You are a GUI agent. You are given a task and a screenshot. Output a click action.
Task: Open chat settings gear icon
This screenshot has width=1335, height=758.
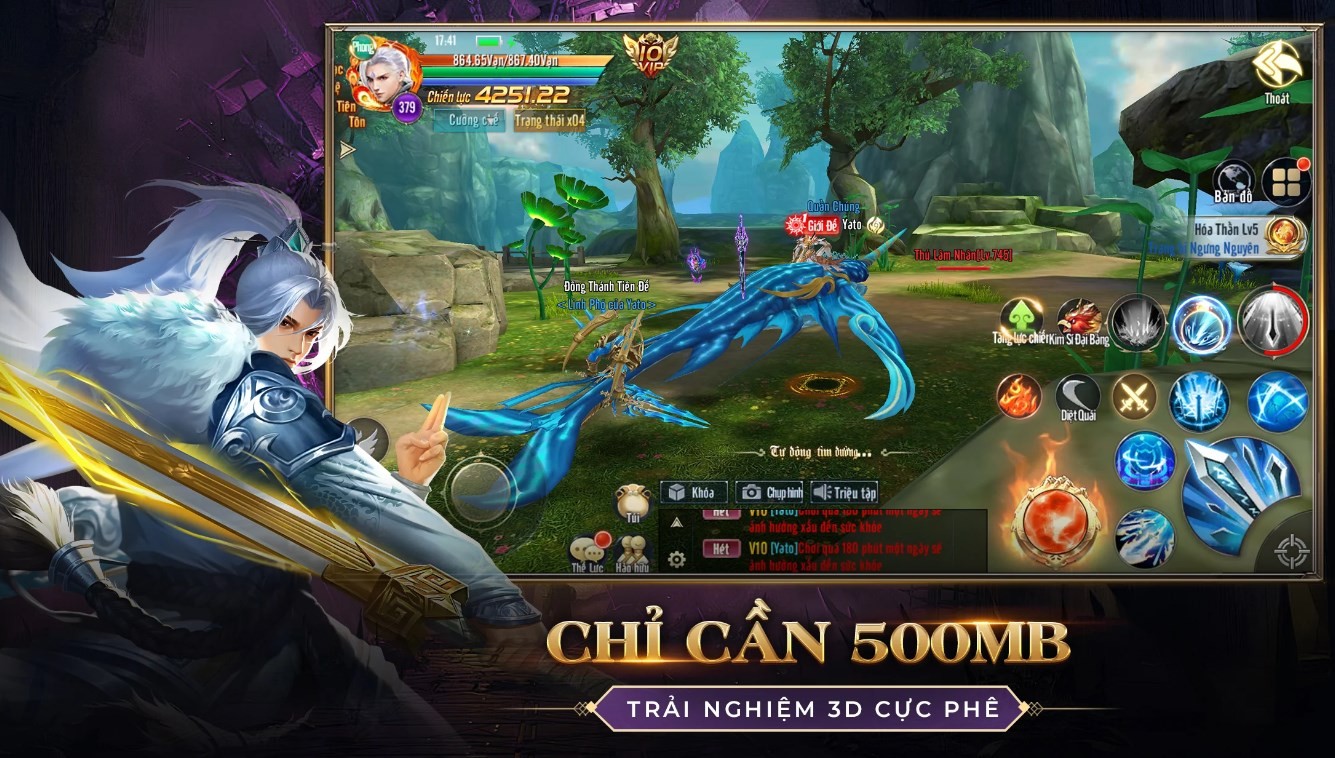677,559
